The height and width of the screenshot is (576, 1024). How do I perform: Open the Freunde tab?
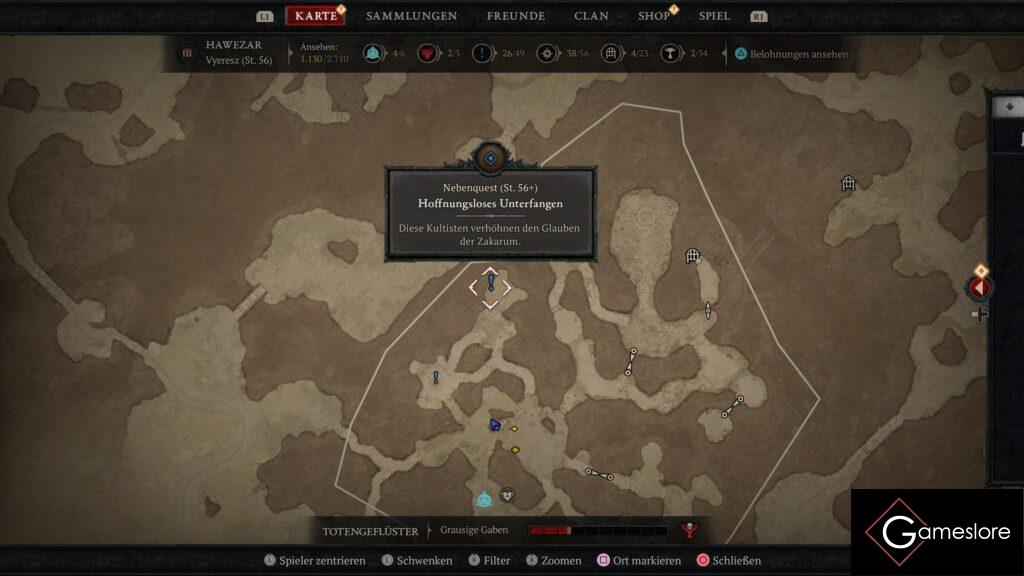pos(515,16)
